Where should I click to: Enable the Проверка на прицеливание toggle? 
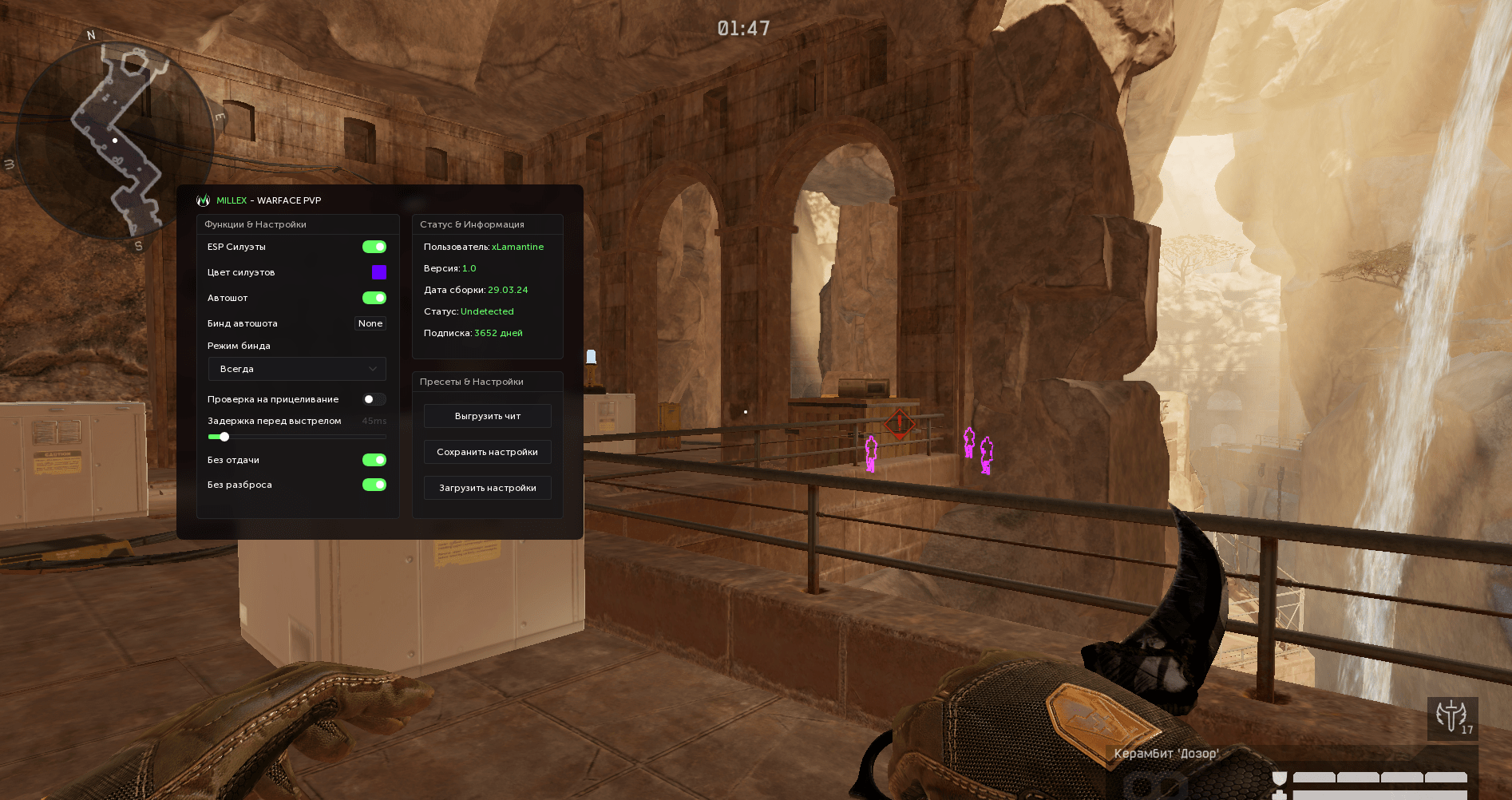374,399
